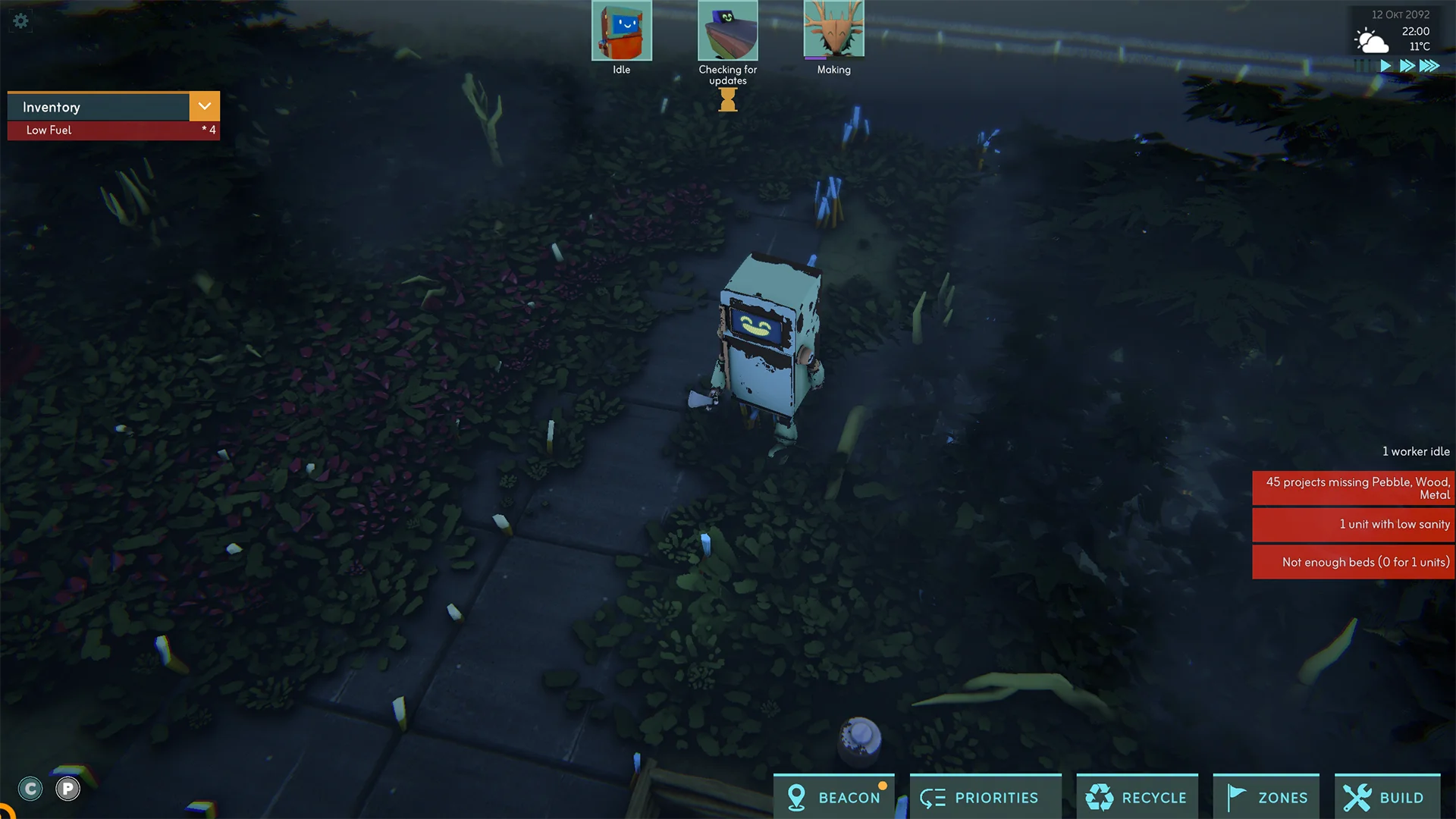The image size is (1456, 819).
Task: Open the gear settings menu
Action: (x=20, y=20)
